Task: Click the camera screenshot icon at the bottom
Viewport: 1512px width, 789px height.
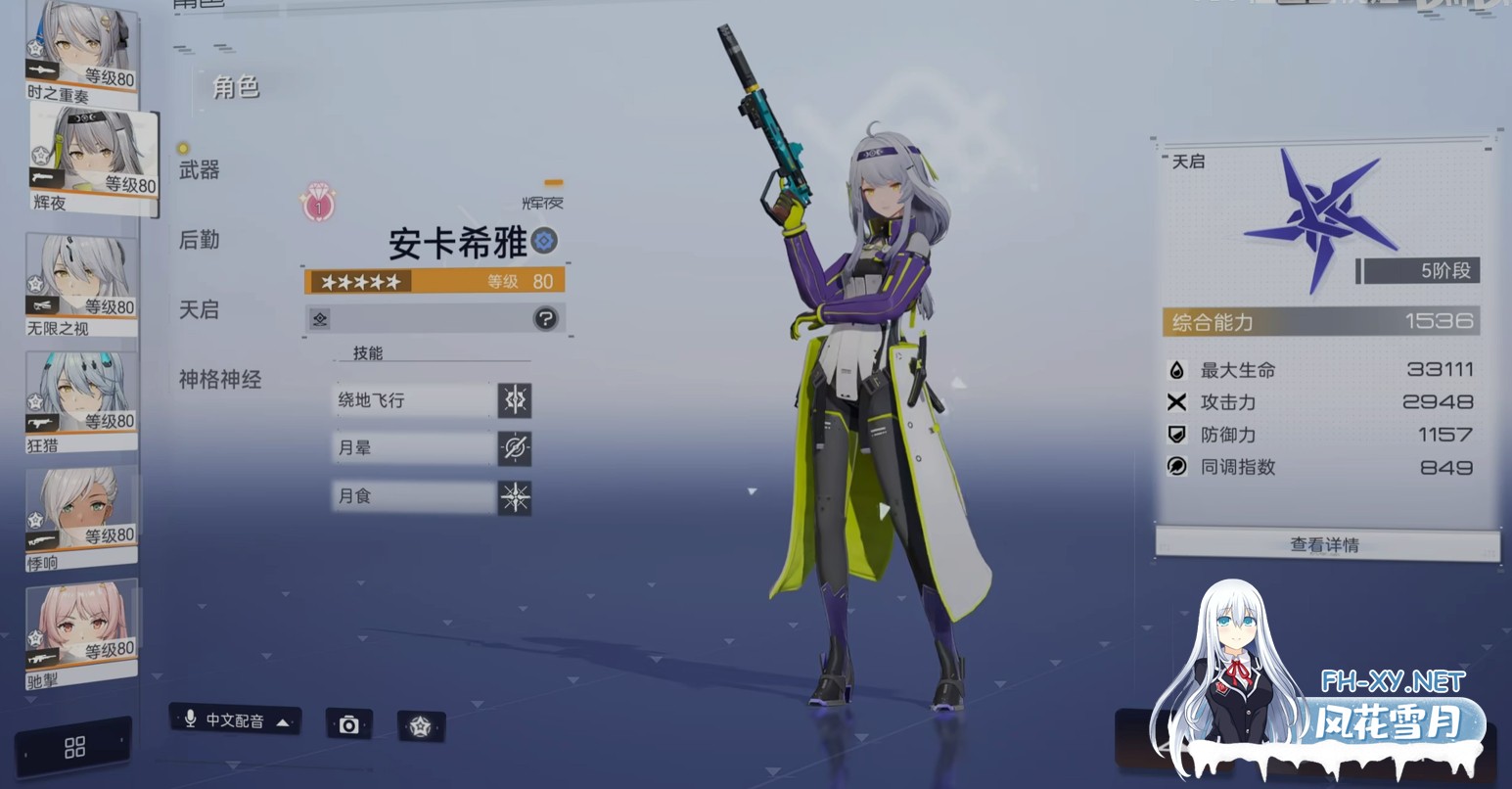Action: (x=348, y=725)
